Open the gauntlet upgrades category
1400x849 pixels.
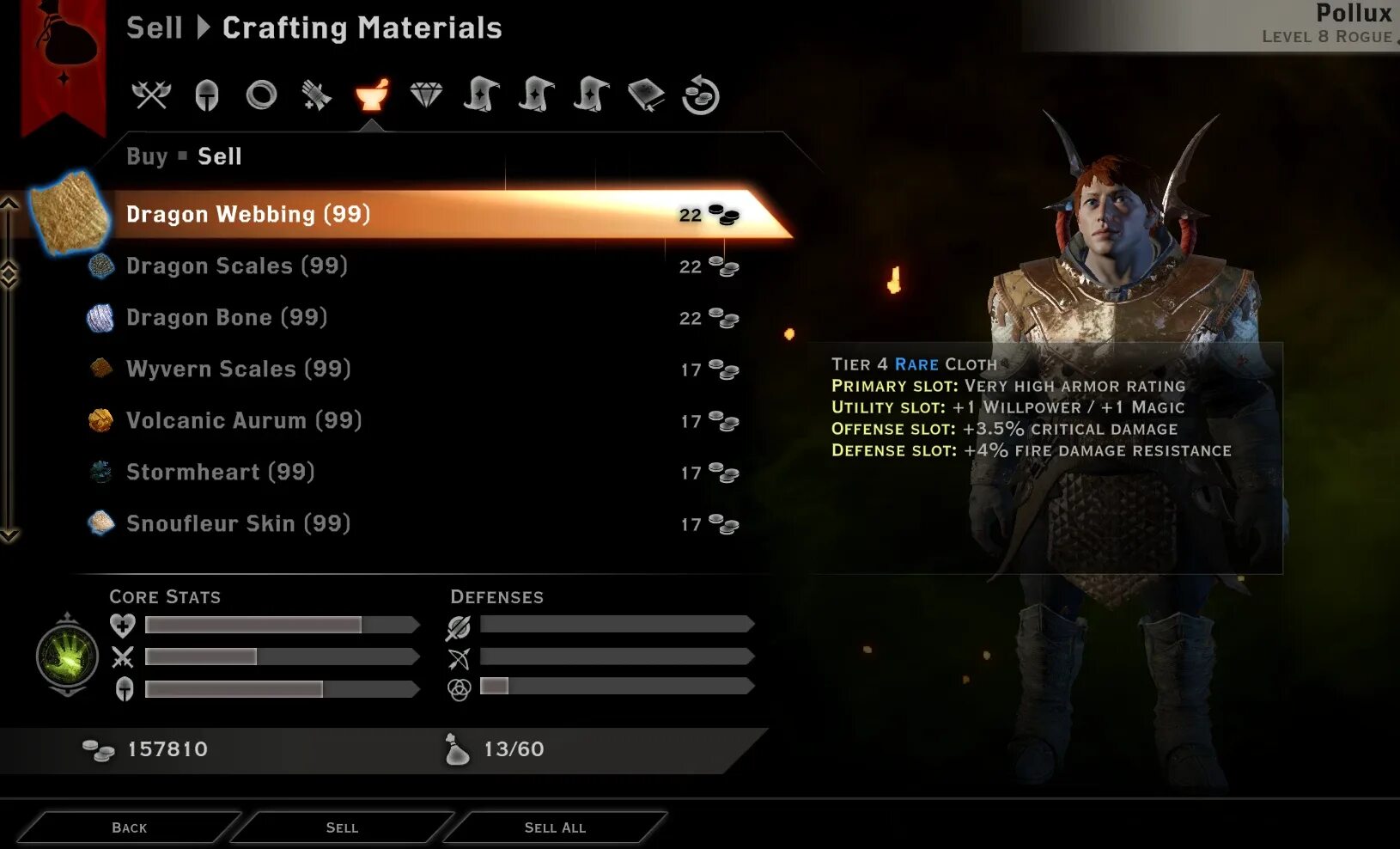pos(316,95)
